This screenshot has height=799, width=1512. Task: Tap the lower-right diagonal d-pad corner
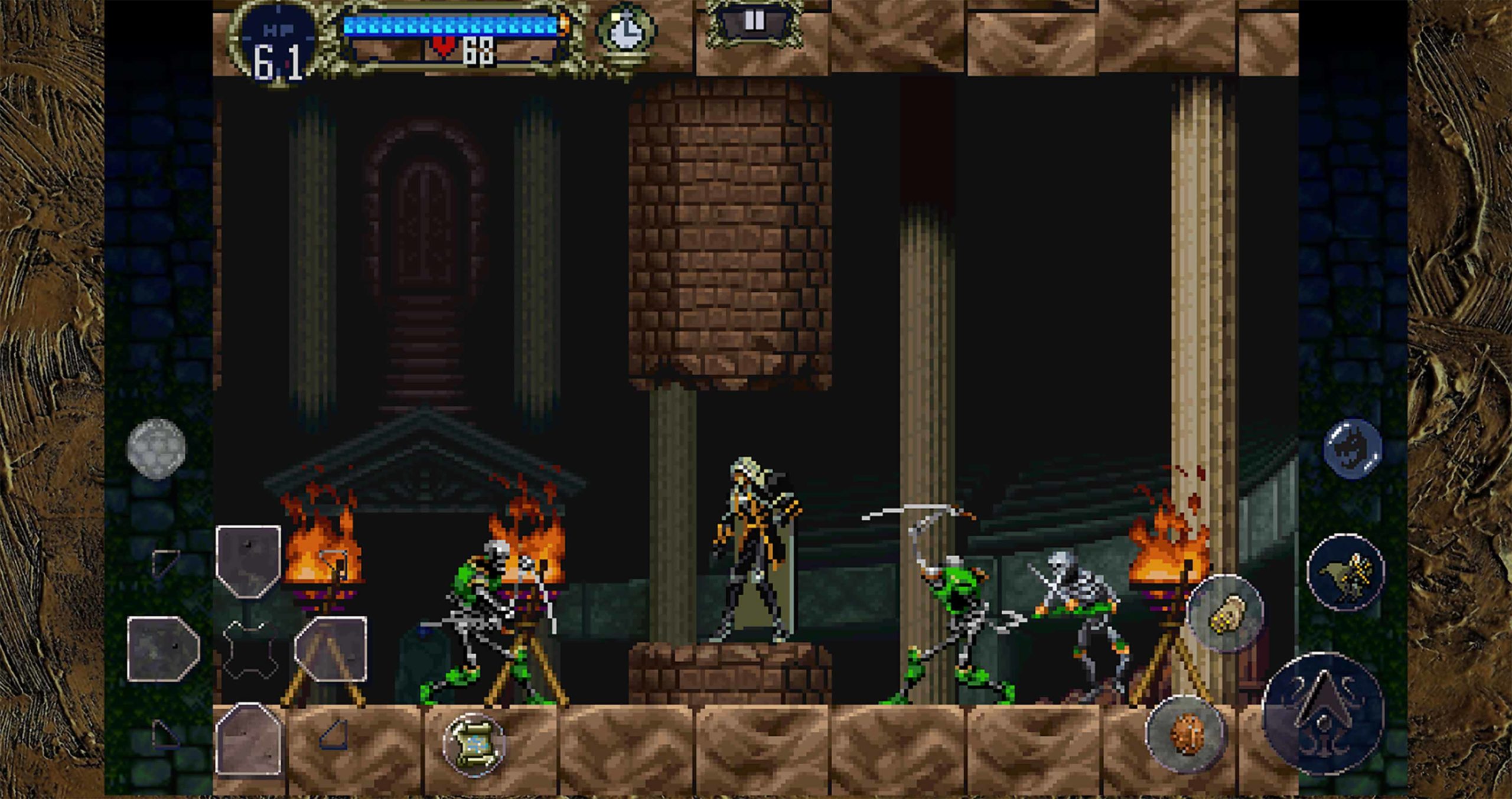pos(335,734)
